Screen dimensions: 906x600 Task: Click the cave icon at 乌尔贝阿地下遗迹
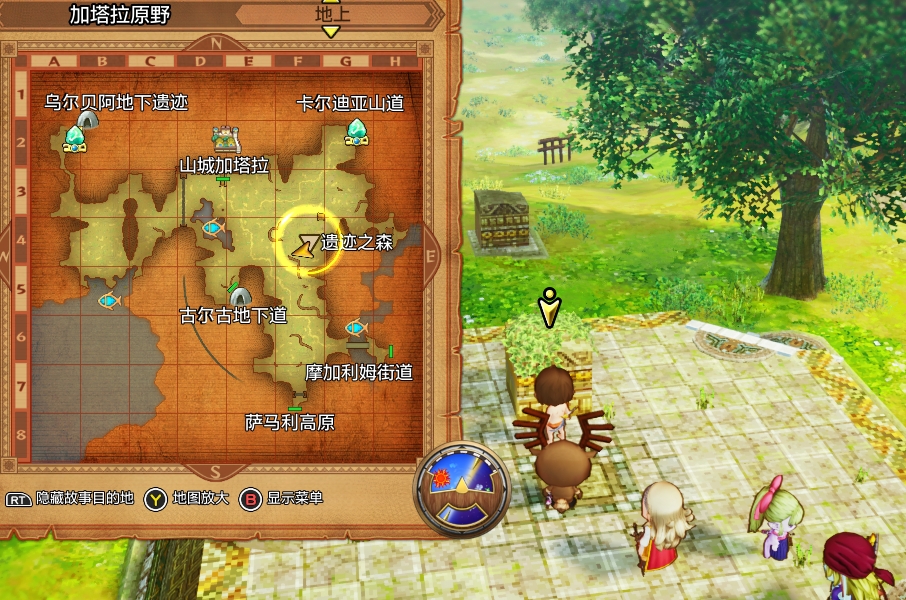88,120
